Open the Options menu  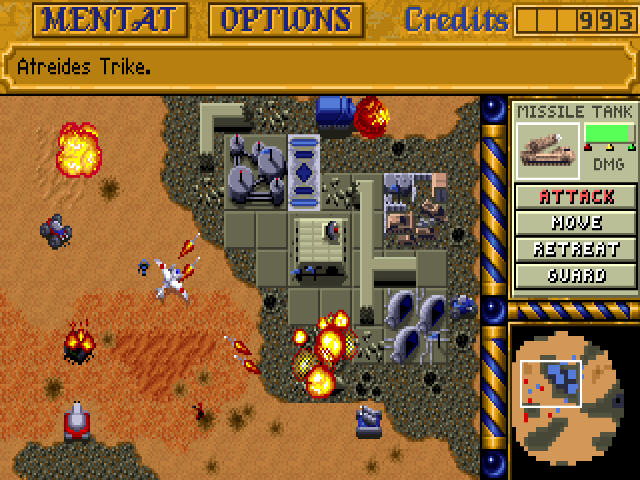(x=286, y=19)
